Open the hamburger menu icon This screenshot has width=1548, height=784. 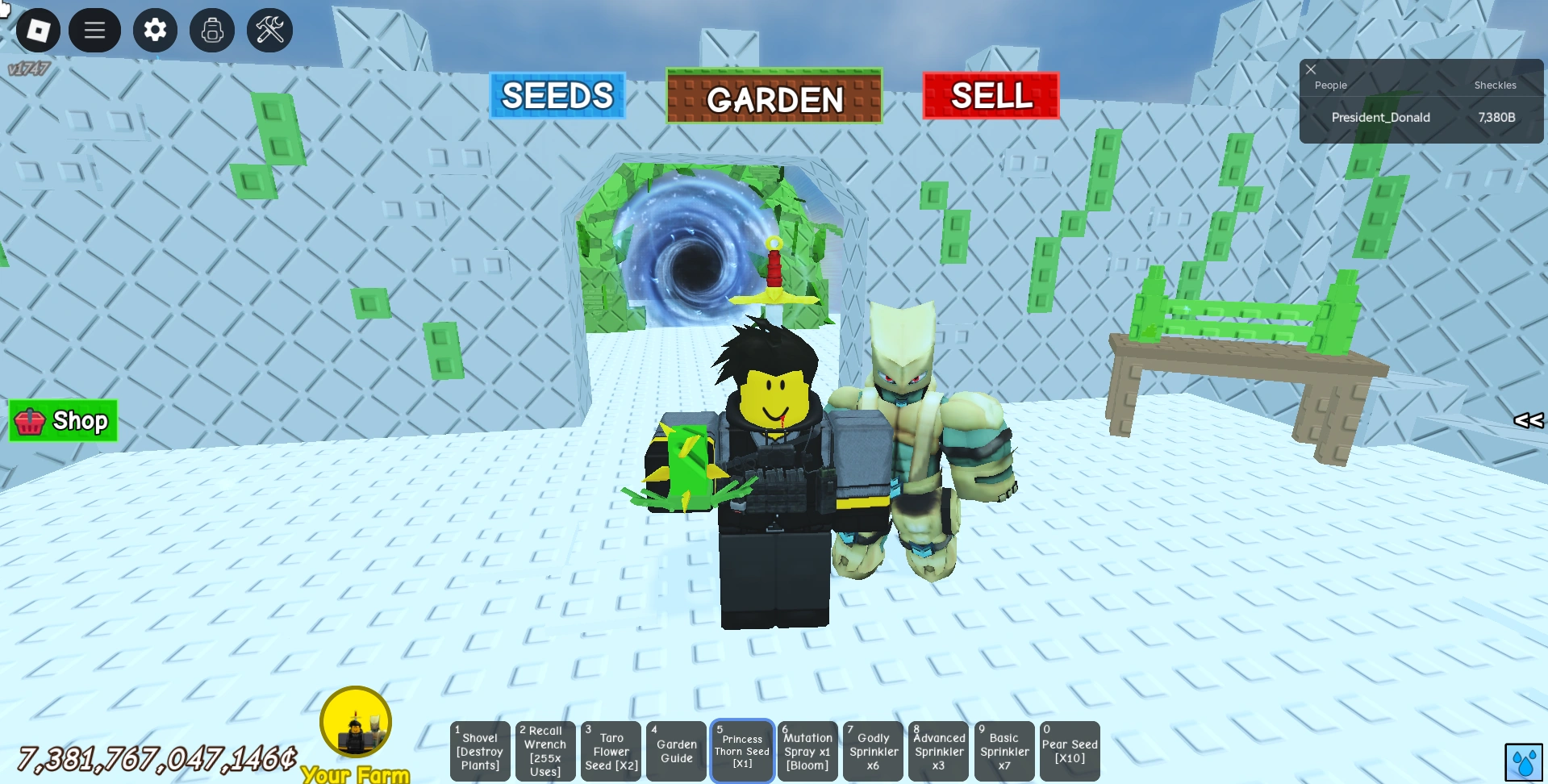pos(94,30)
